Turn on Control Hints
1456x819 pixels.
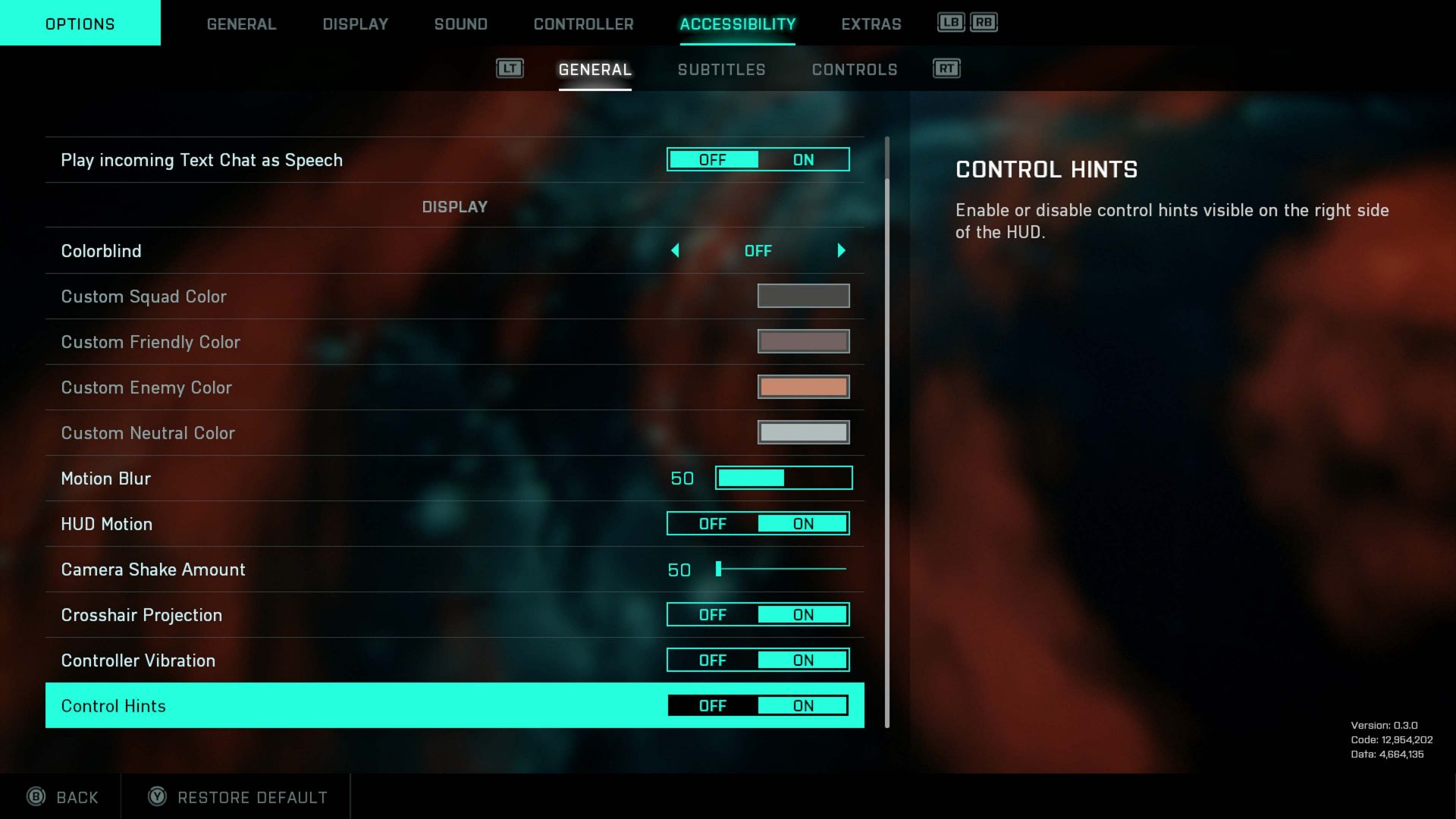[803, 705]
